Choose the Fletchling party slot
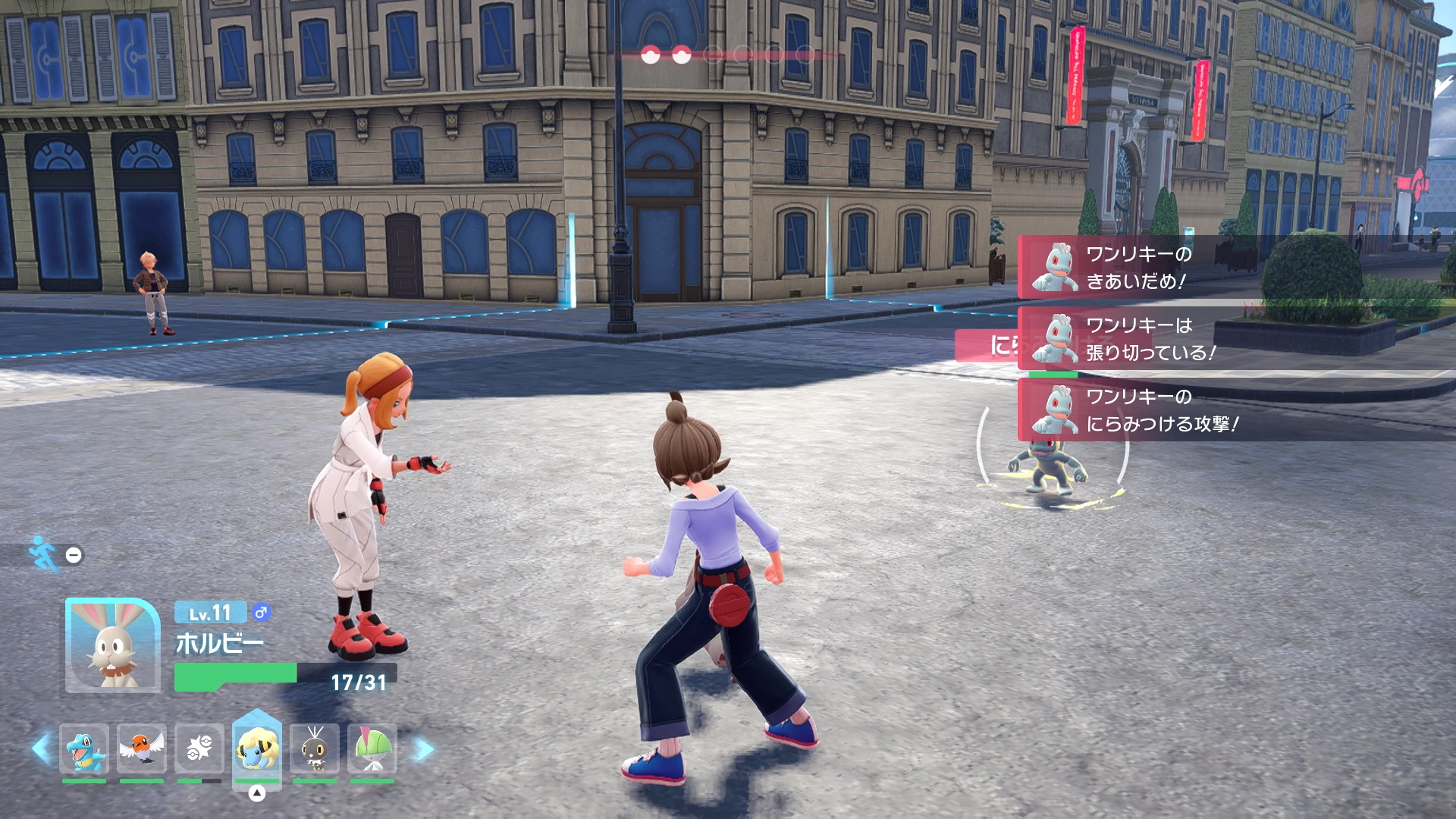1456x819 pixels. click(142, 748)
